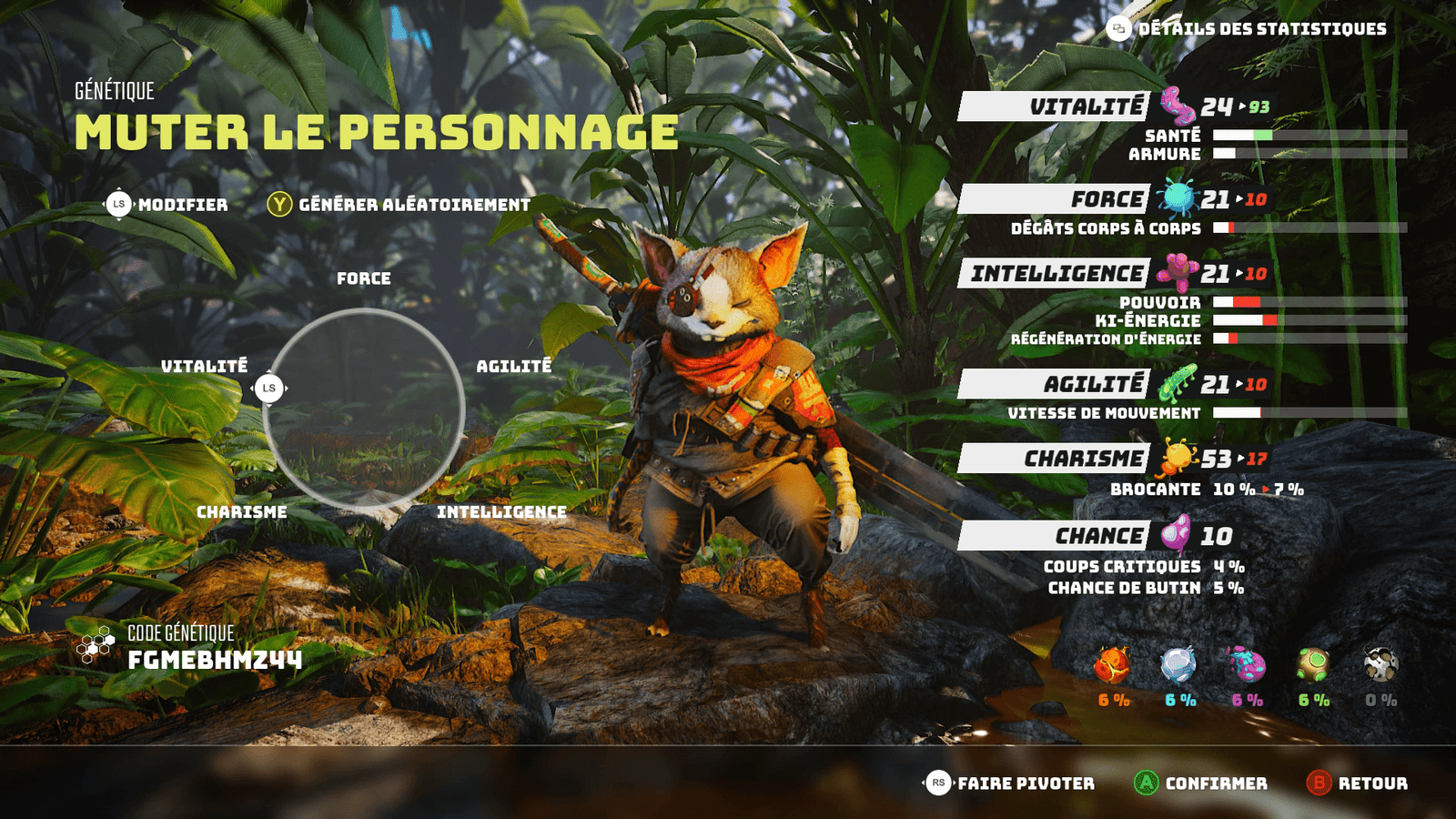Click inside the circular mutation wheel
The width and height of the screenshot is (1456, 819).
(x=364, y=408)
